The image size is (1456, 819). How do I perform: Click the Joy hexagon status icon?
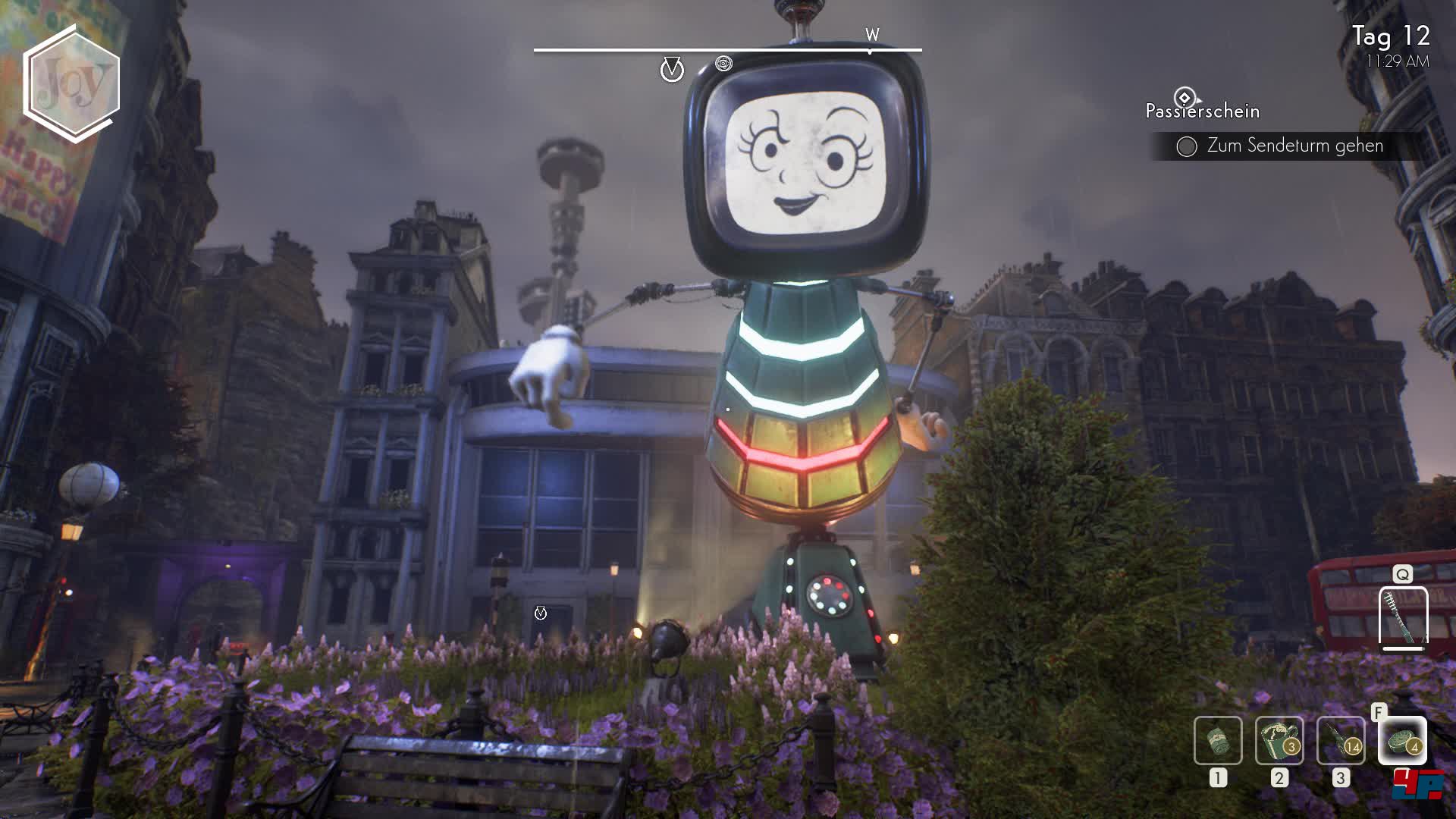(x=72, y=83)
